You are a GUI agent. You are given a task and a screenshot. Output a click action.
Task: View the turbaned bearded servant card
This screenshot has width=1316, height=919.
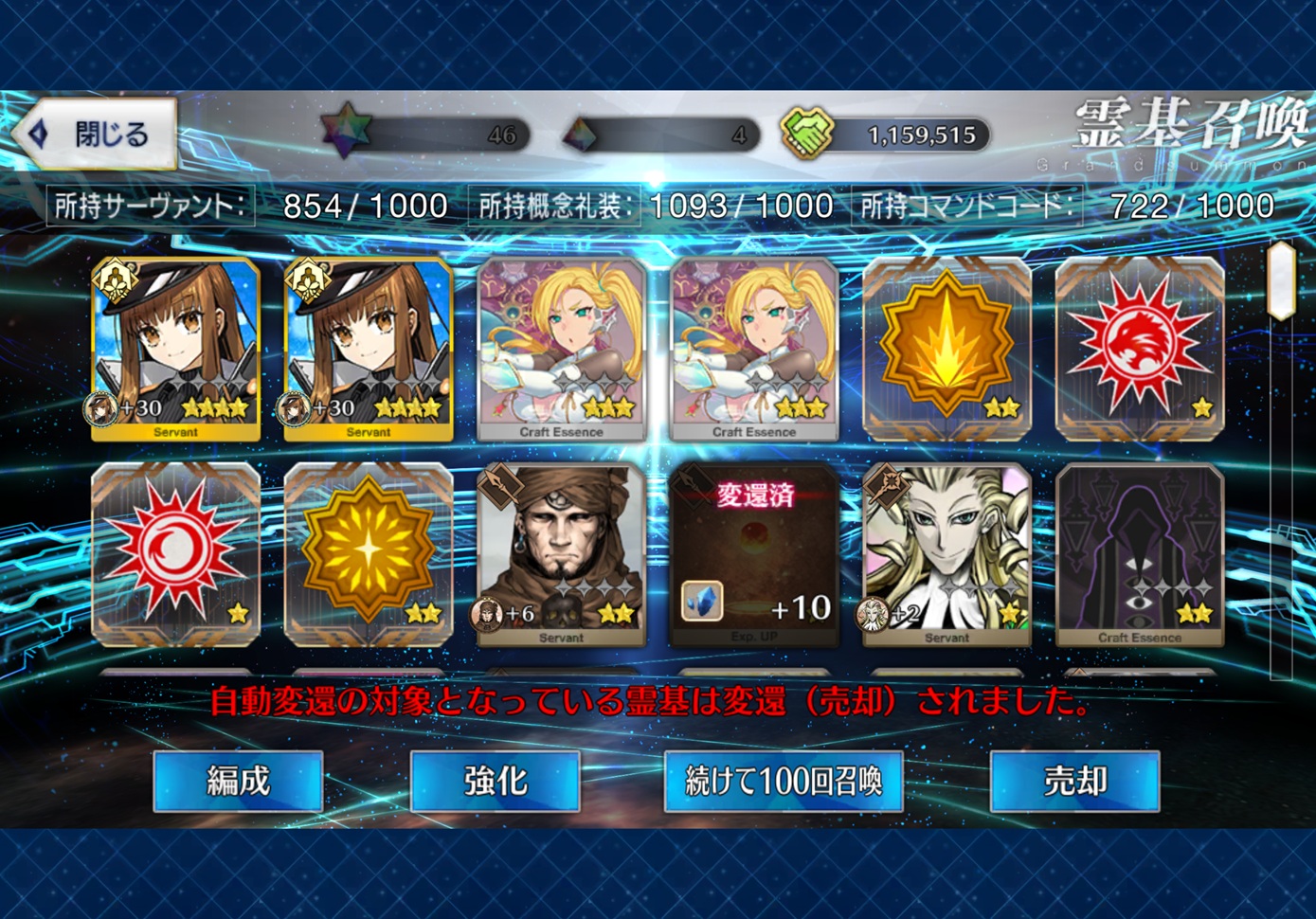point(561,554)
